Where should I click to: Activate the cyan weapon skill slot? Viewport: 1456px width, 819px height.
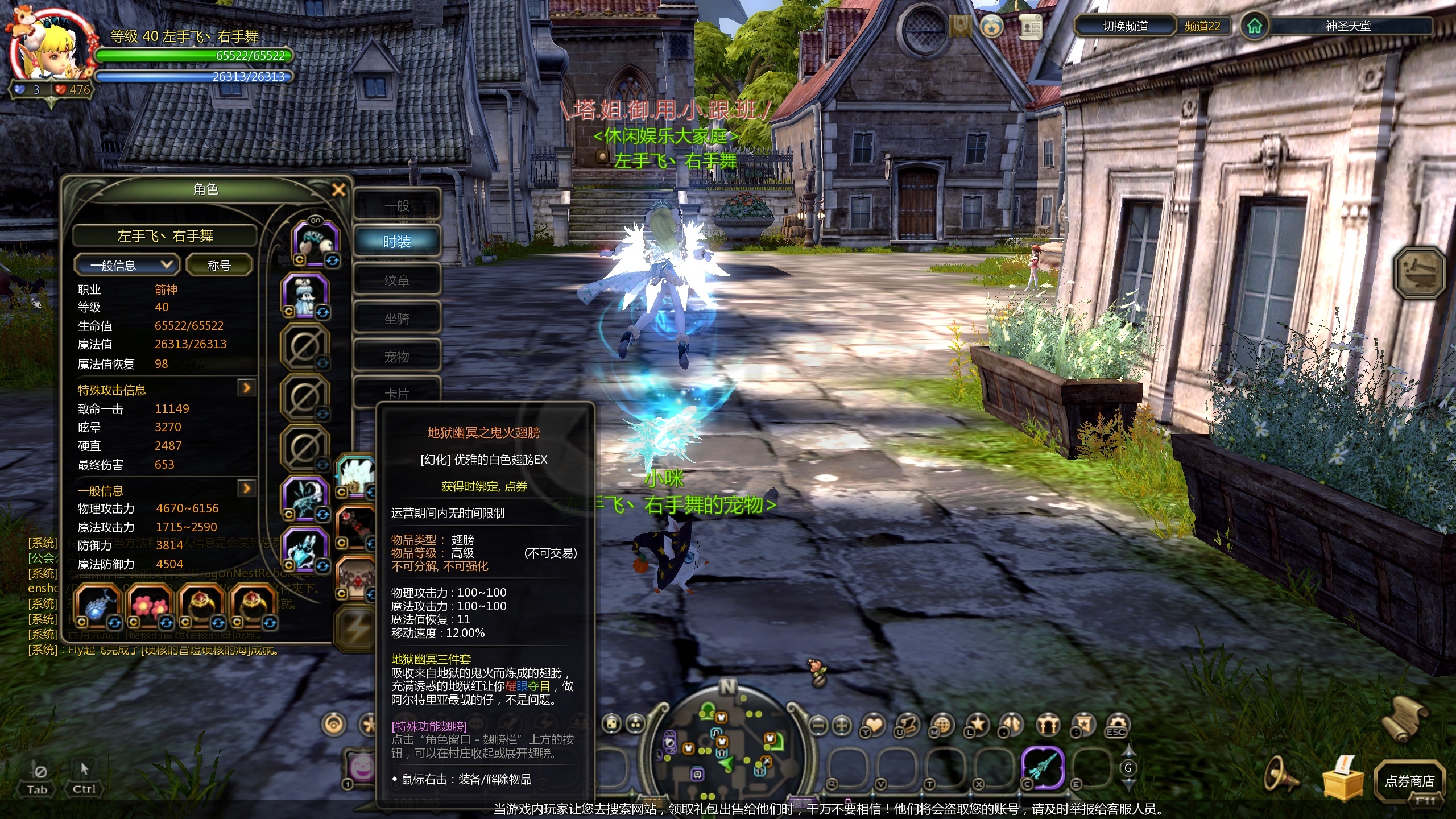point(1043,767)
